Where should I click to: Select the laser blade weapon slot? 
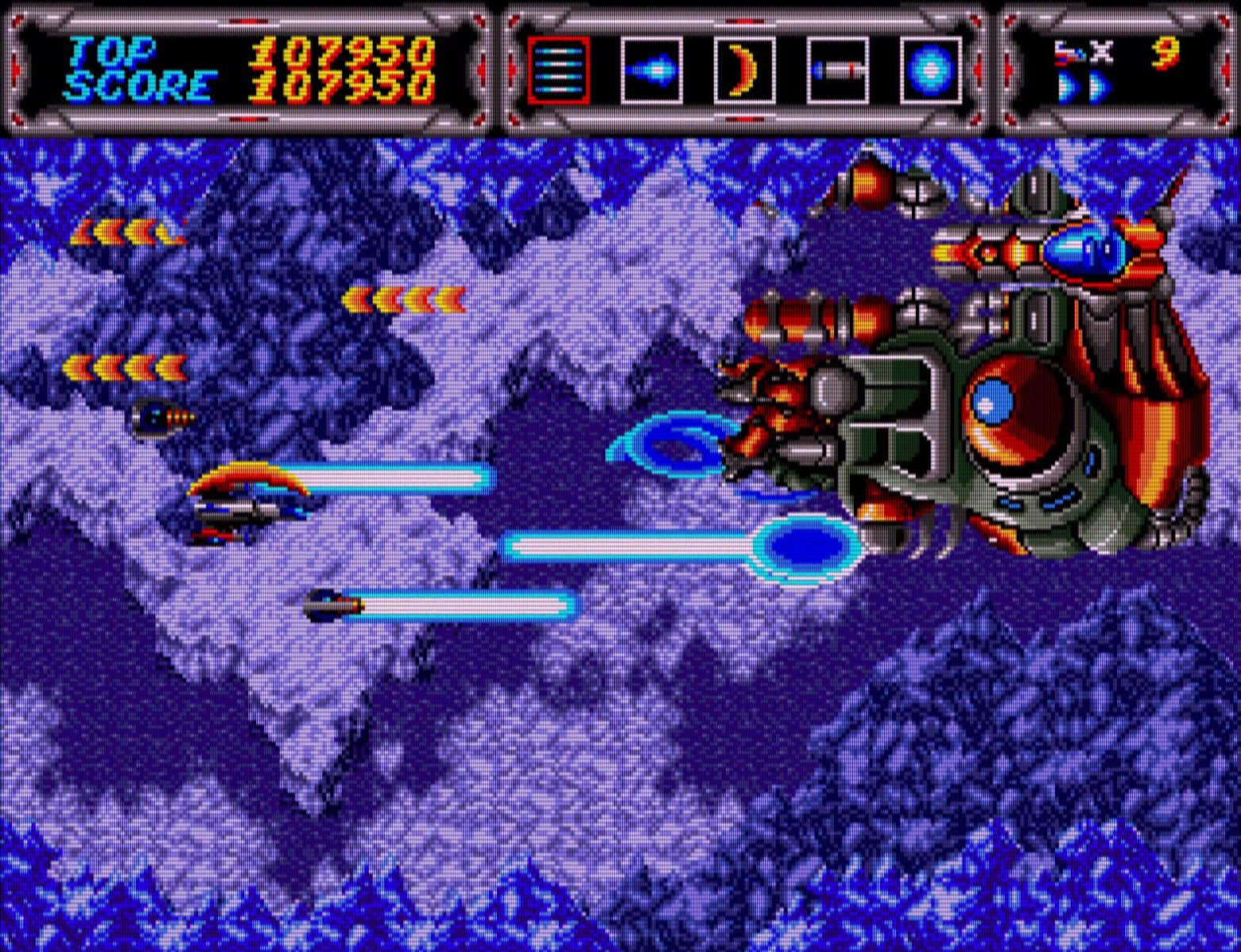point(837,70)
